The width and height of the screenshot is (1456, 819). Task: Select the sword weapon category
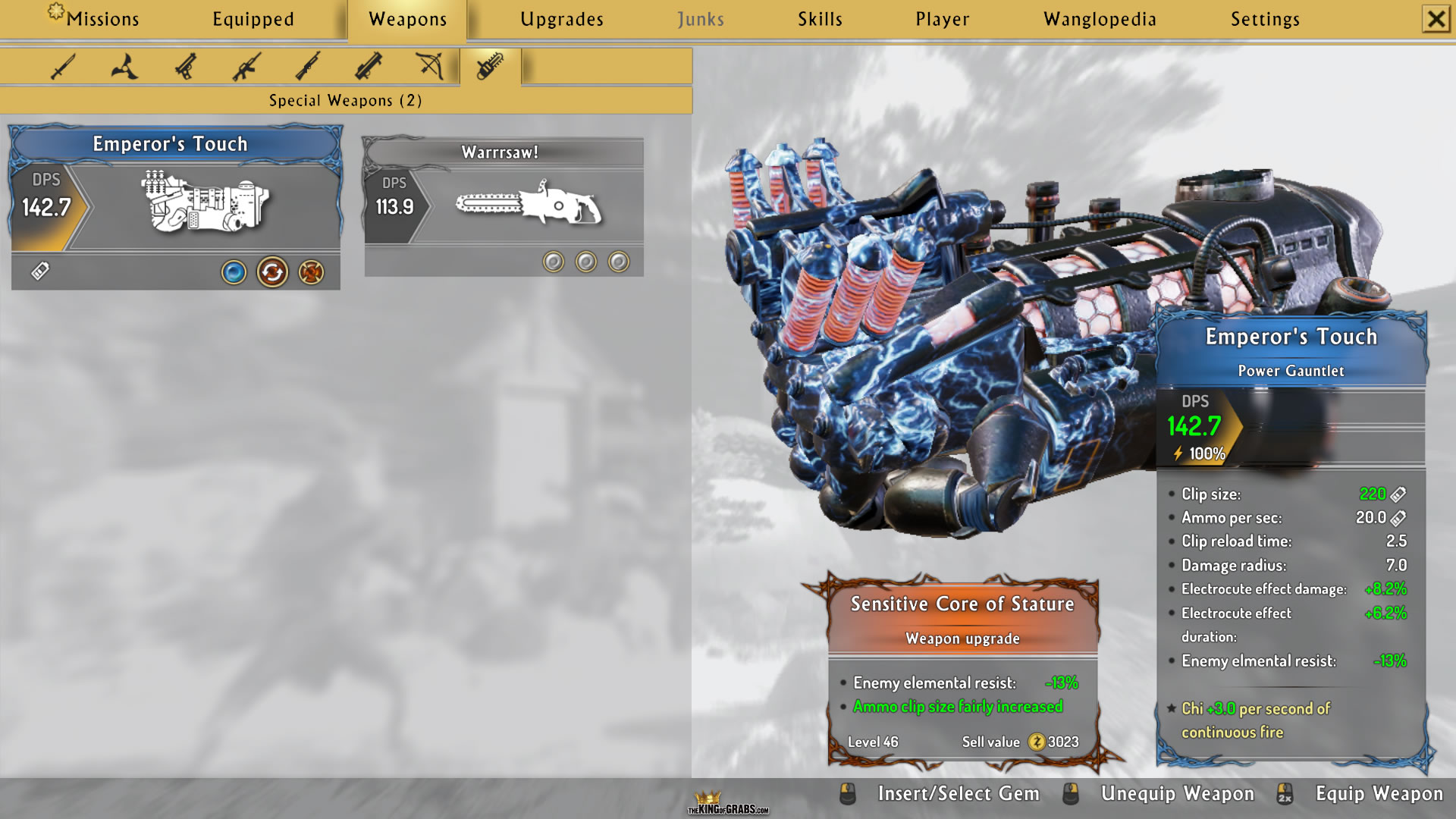(63, 67)
